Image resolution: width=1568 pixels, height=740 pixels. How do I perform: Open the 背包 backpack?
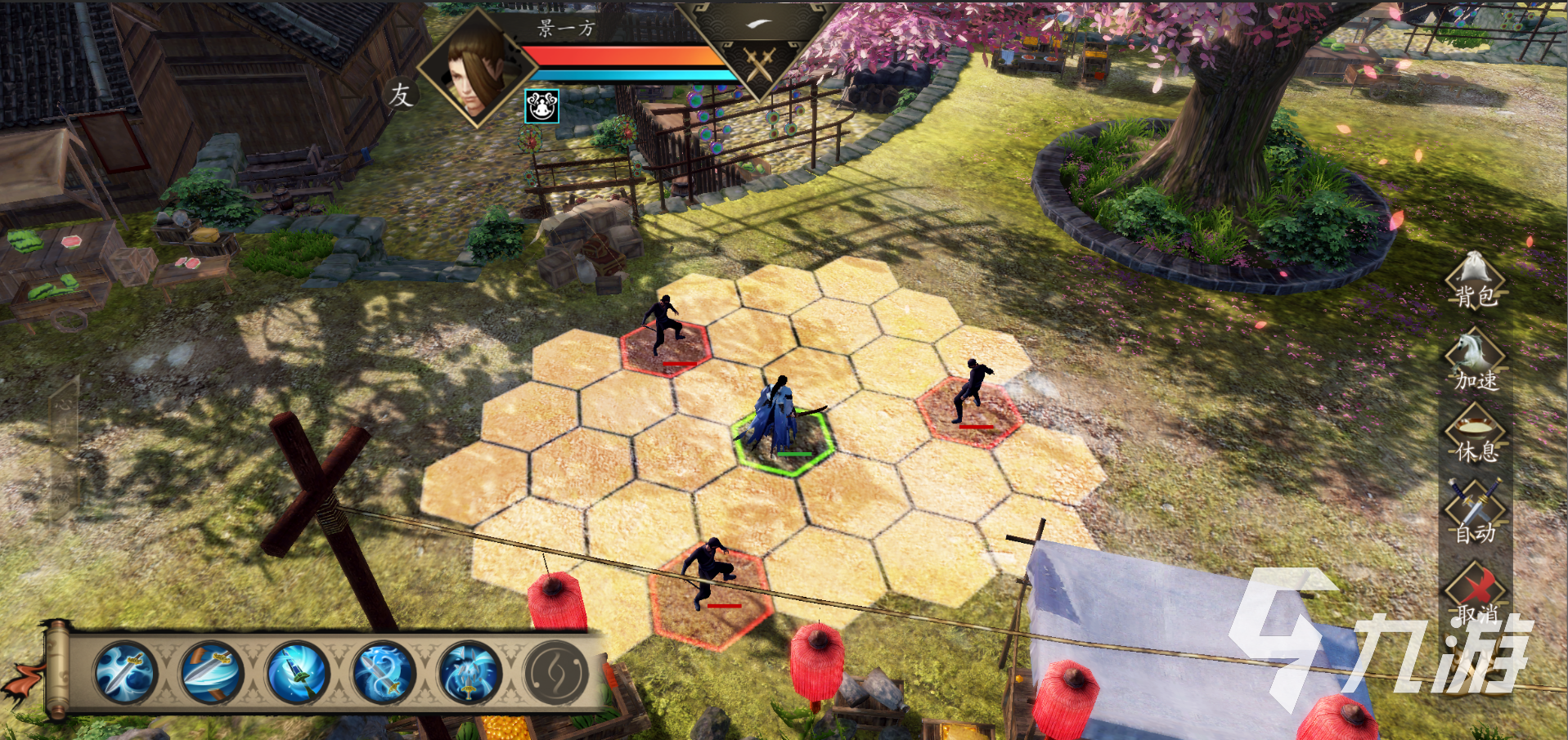click(x=1475, y=281)
